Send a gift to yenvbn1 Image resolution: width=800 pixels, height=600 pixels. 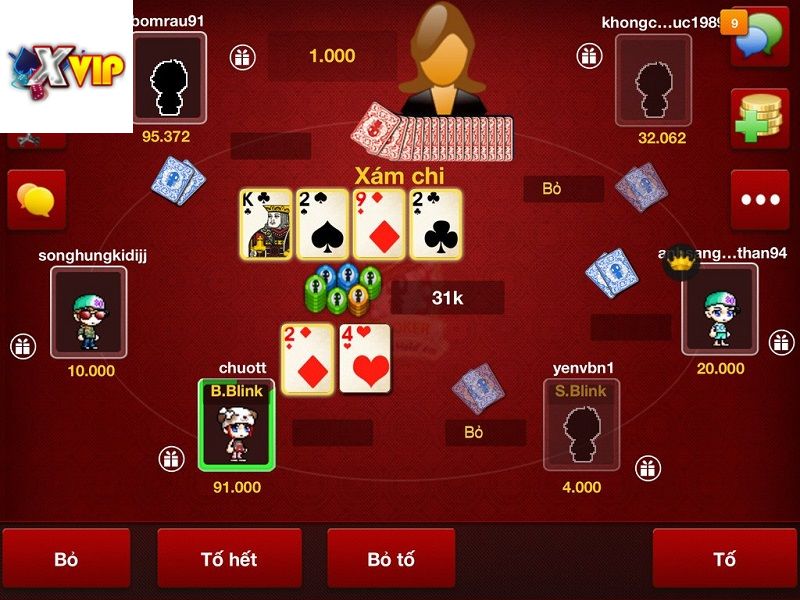[648, 467]
